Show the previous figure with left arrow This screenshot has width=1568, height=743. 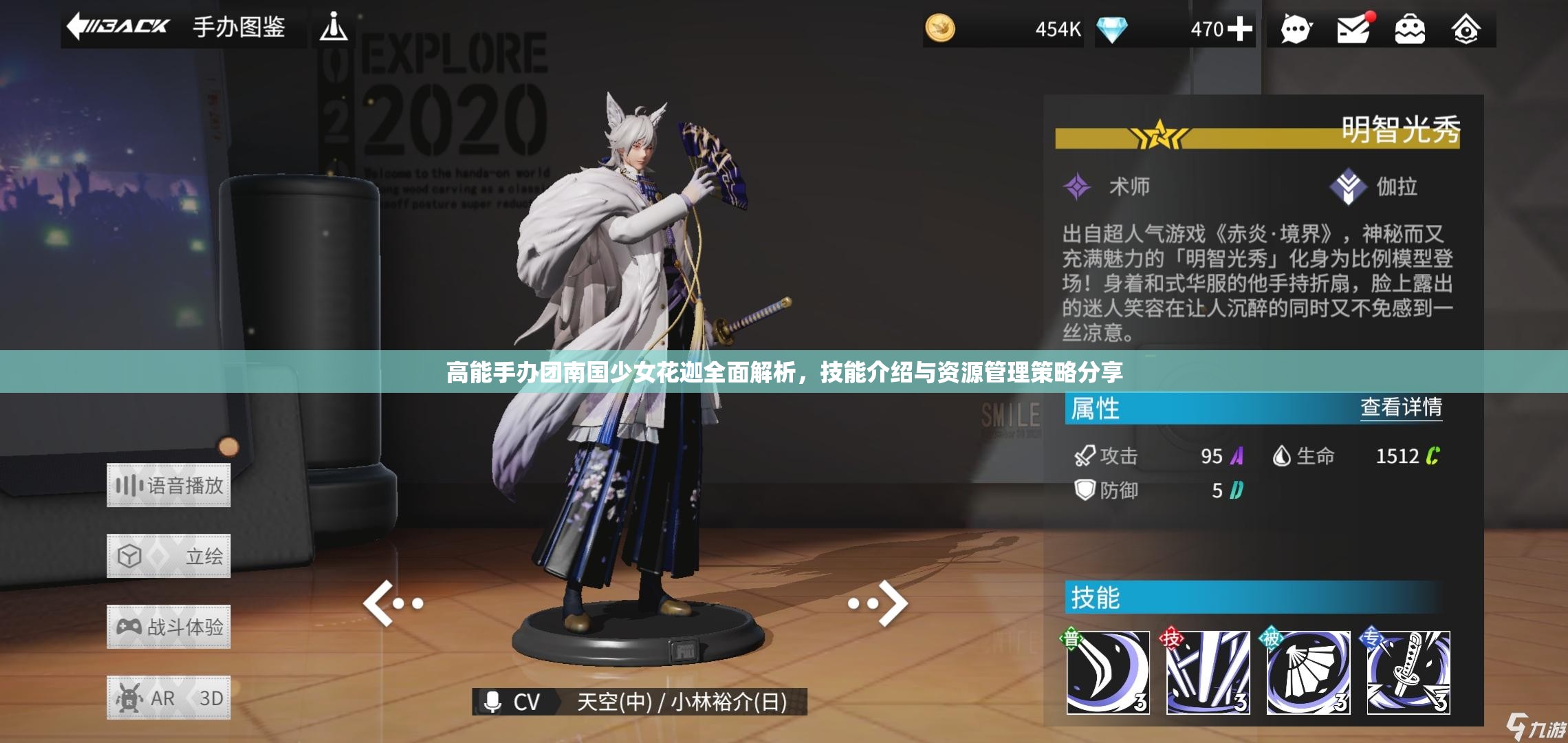[392, 603]
